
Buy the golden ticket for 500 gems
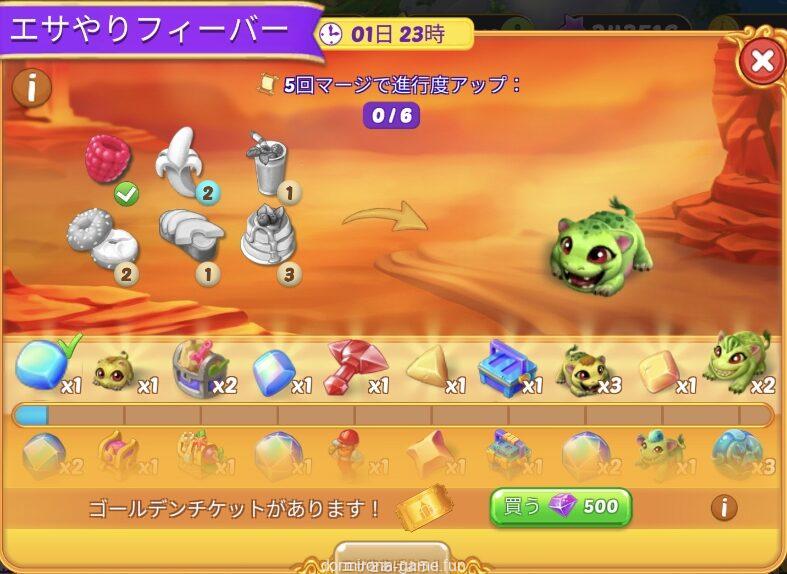(x=560, y=507)
